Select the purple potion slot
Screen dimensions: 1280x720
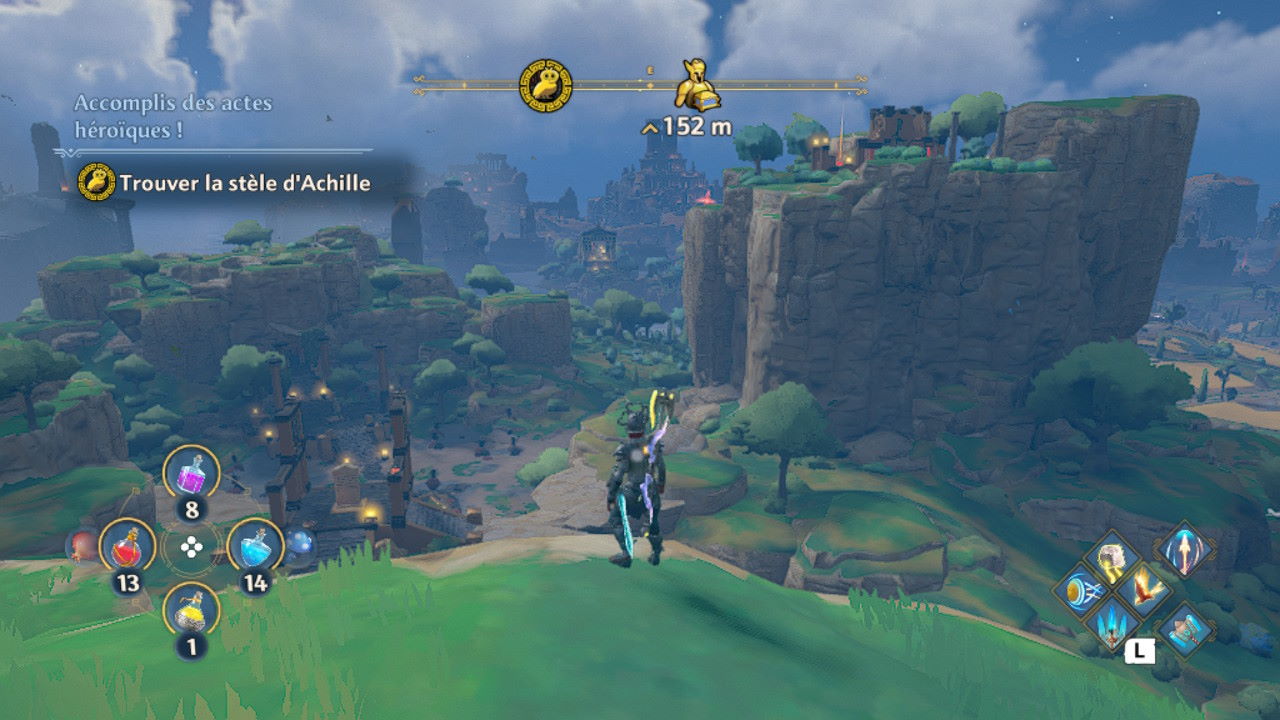(191, 472)
